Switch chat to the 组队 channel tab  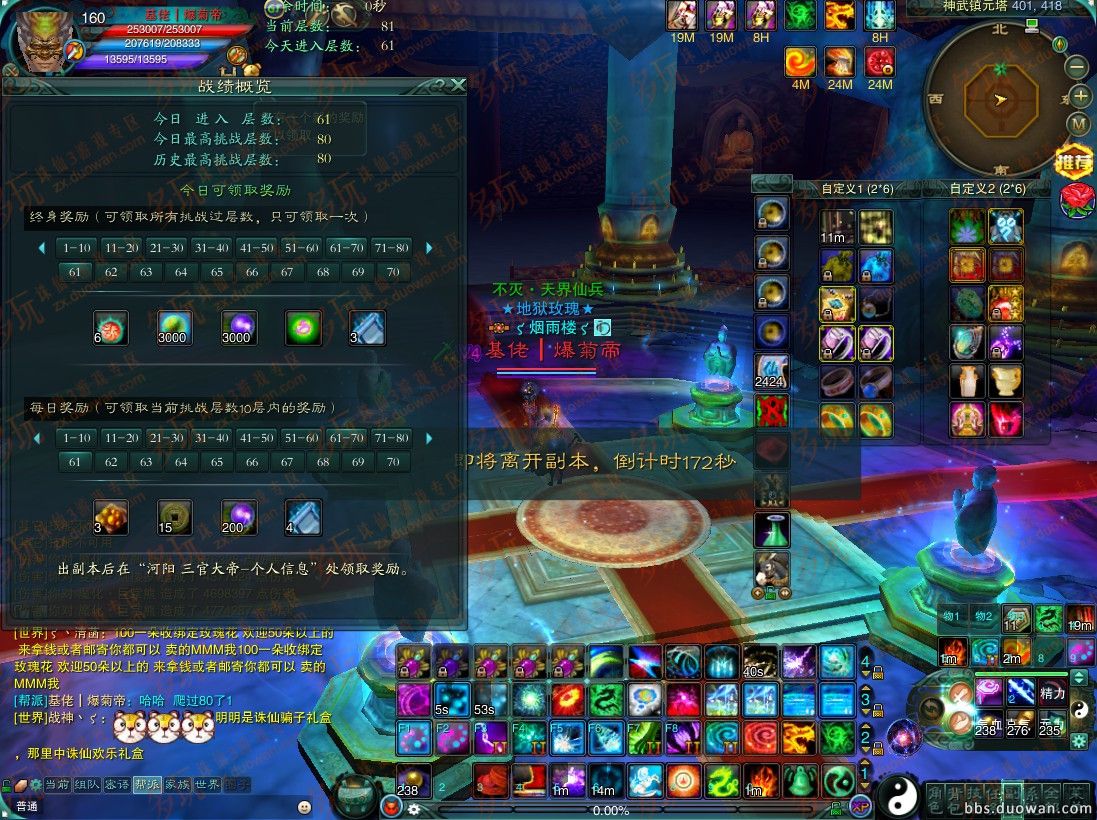pyautogui.click(x=87, y=784)
